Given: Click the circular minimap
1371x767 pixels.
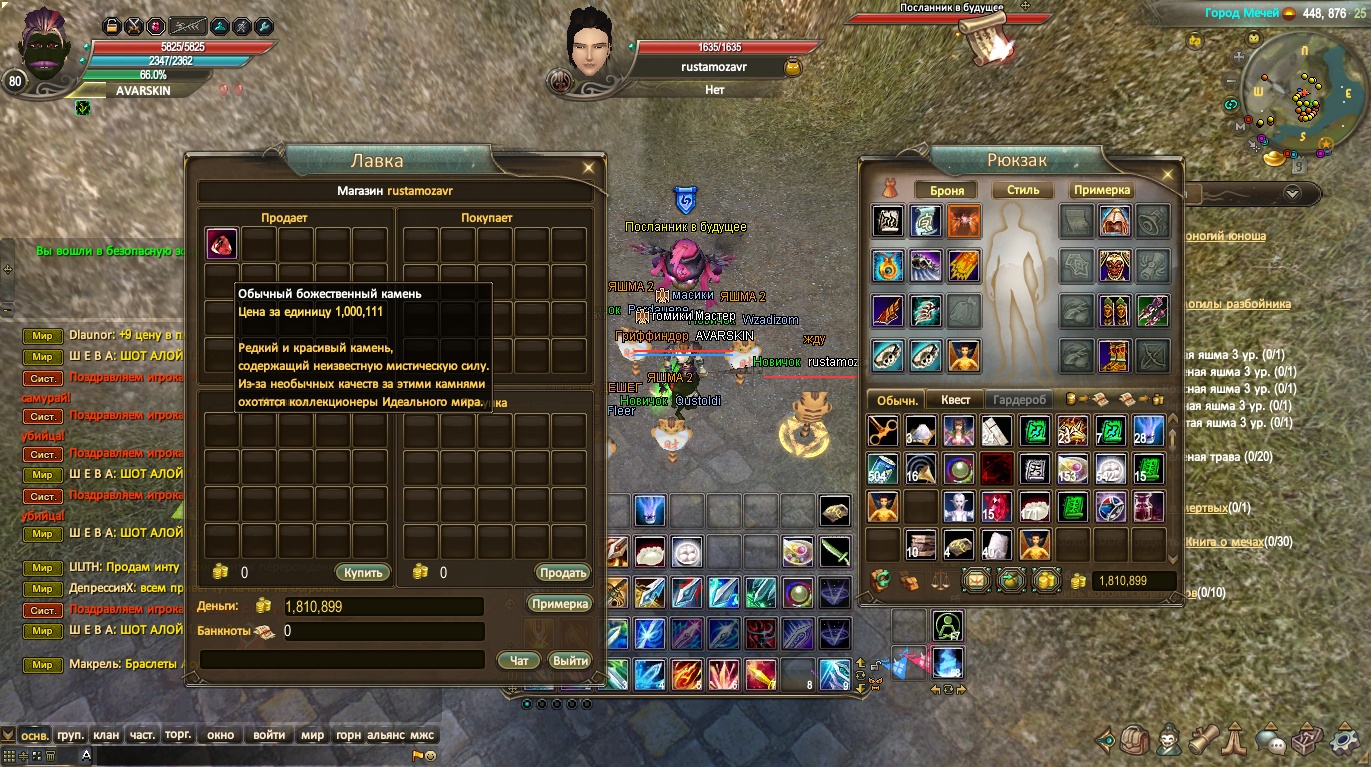Looking at the screenshot, I should click(1296, 100).
